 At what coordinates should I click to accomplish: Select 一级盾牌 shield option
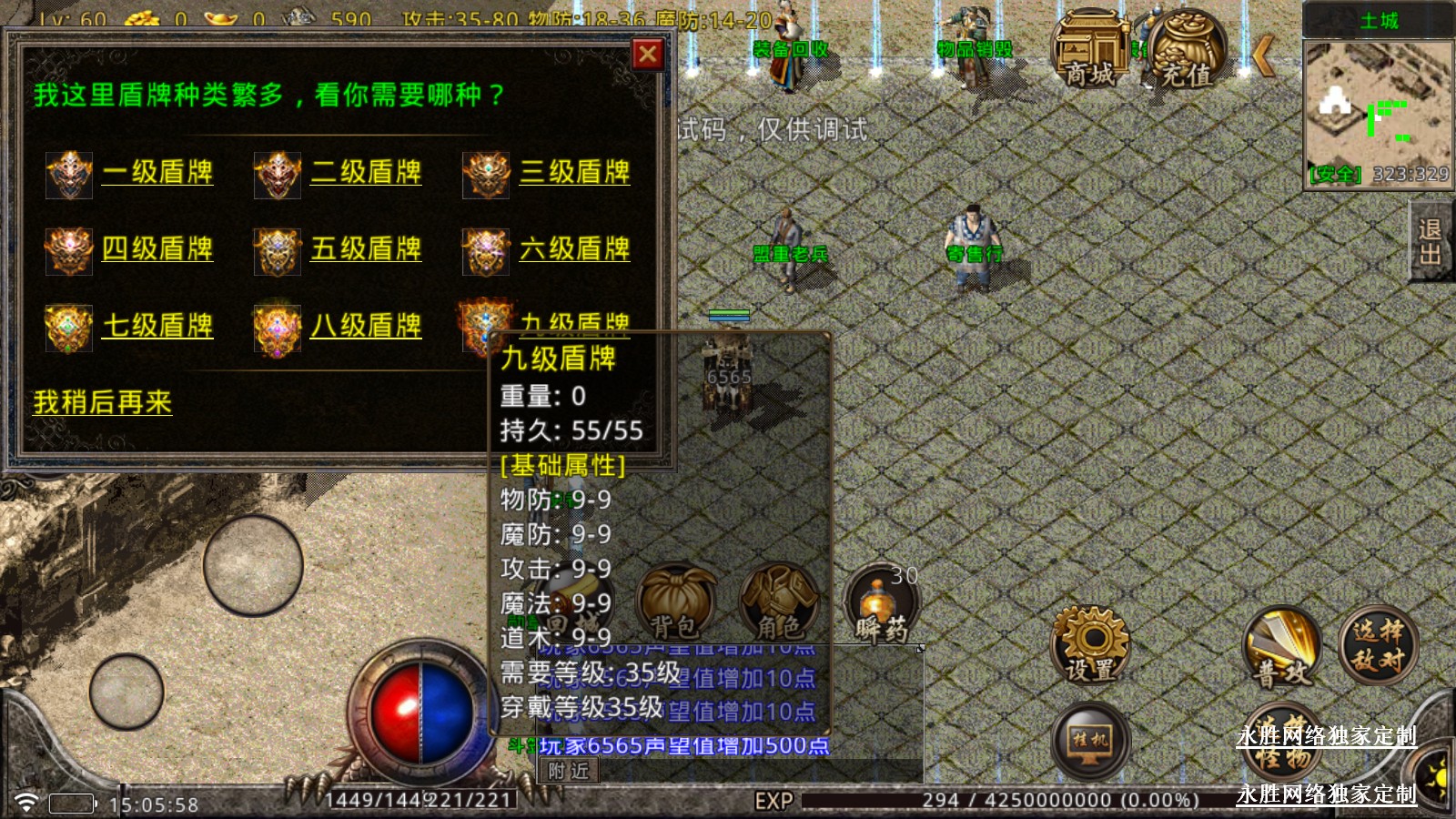point(157,172)
